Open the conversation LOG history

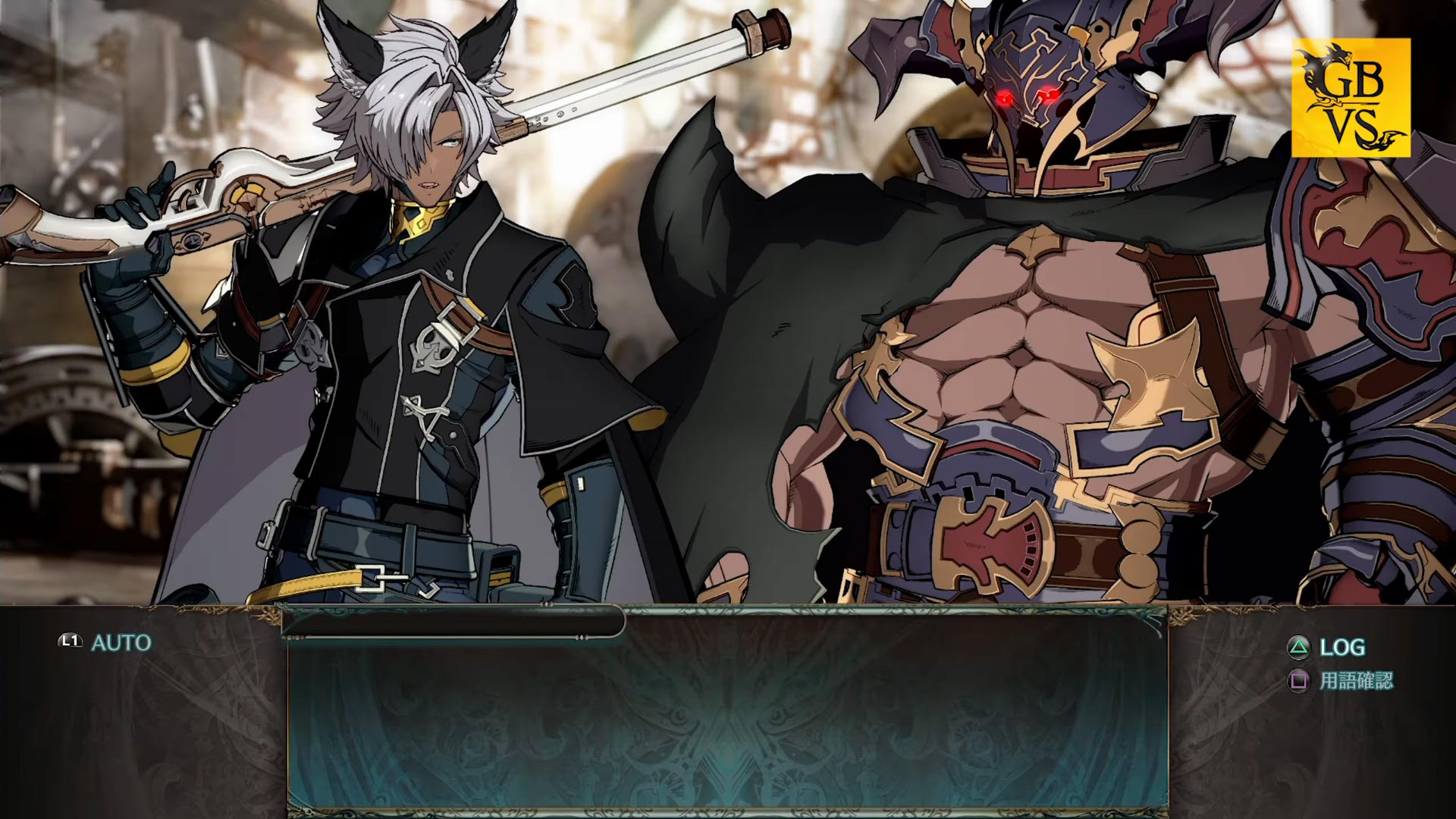tap(1343, 648)
